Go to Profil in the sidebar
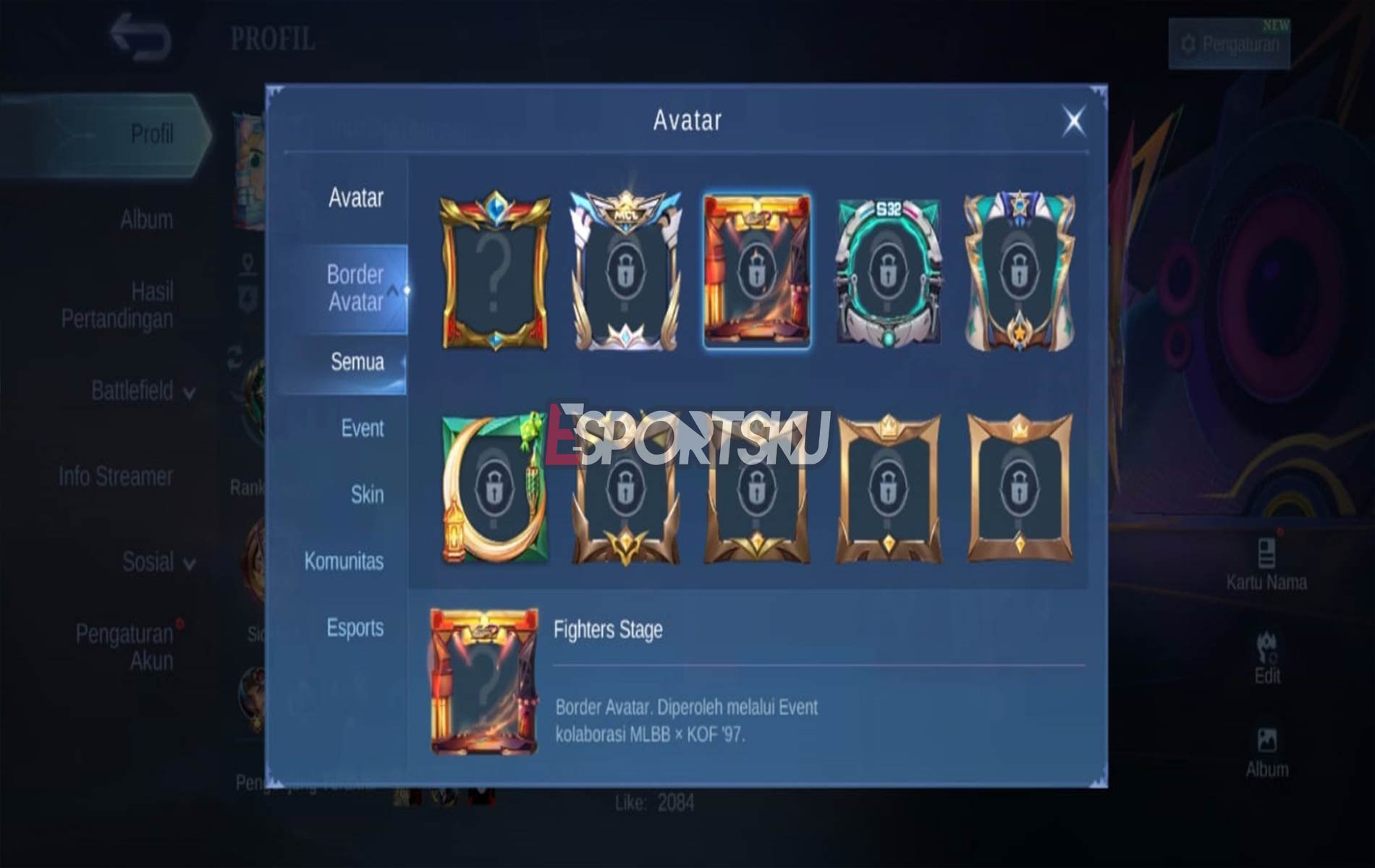 148,135
